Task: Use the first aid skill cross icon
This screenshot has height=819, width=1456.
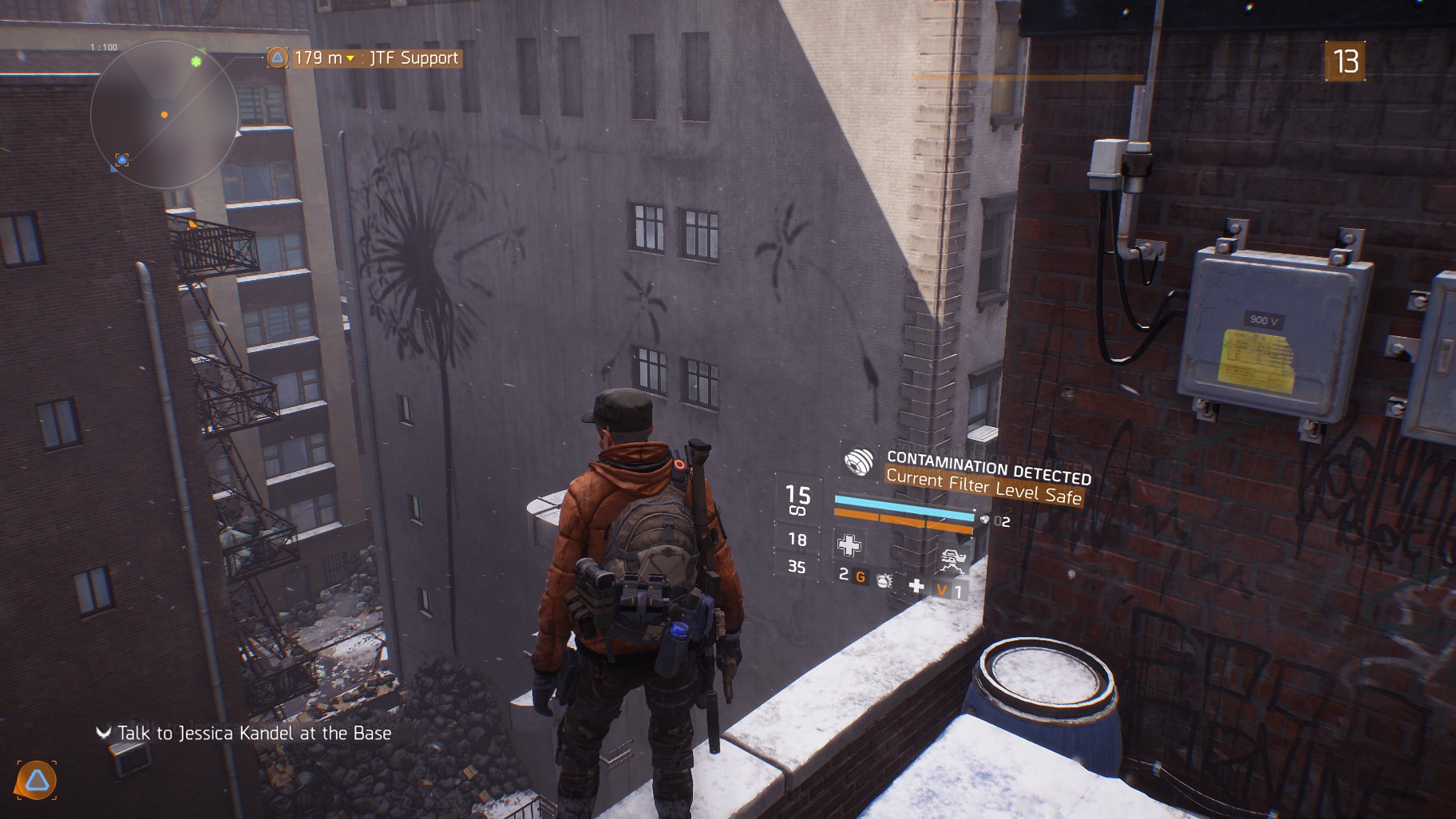Action: pyautogui.click(x=849, y=545)
